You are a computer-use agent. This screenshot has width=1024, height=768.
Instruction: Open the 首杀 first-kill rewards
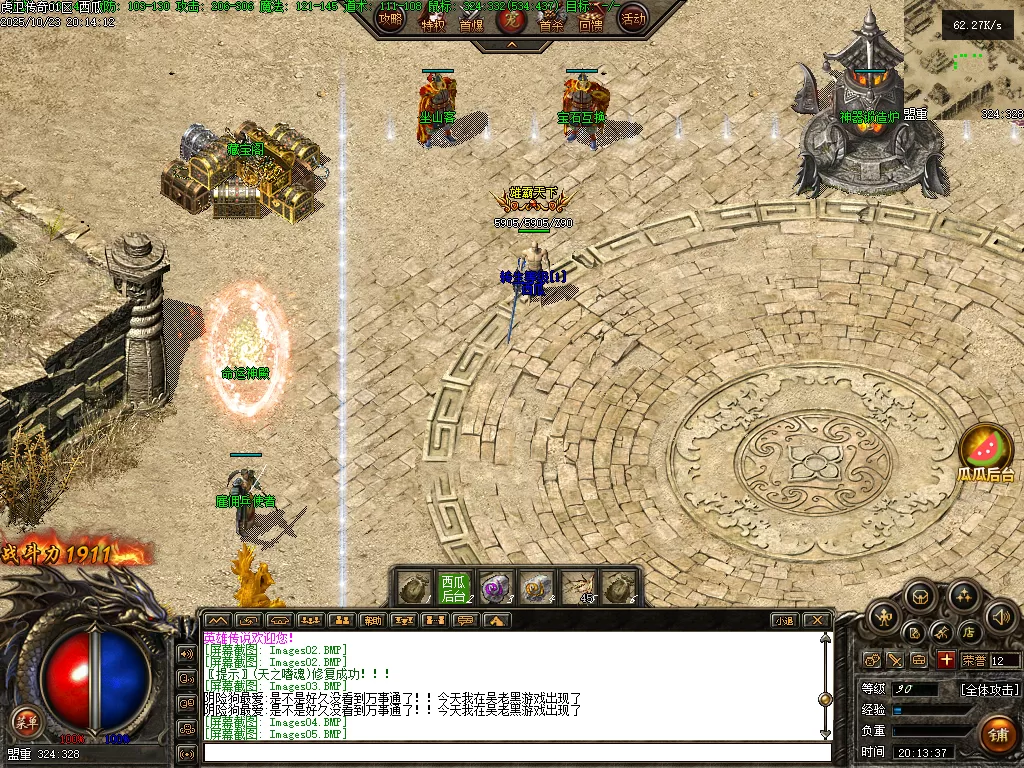coord(551,20)
